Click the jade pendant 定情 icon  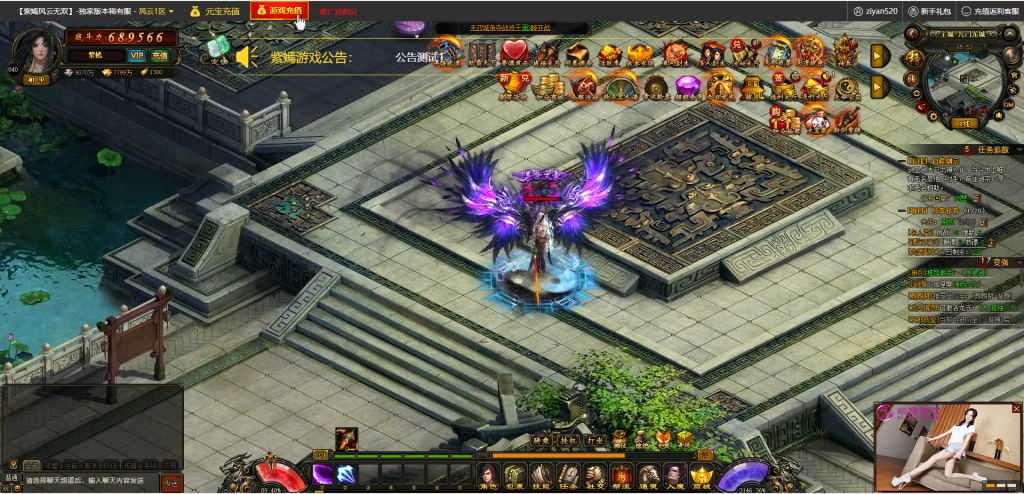(x=217, y=50)
